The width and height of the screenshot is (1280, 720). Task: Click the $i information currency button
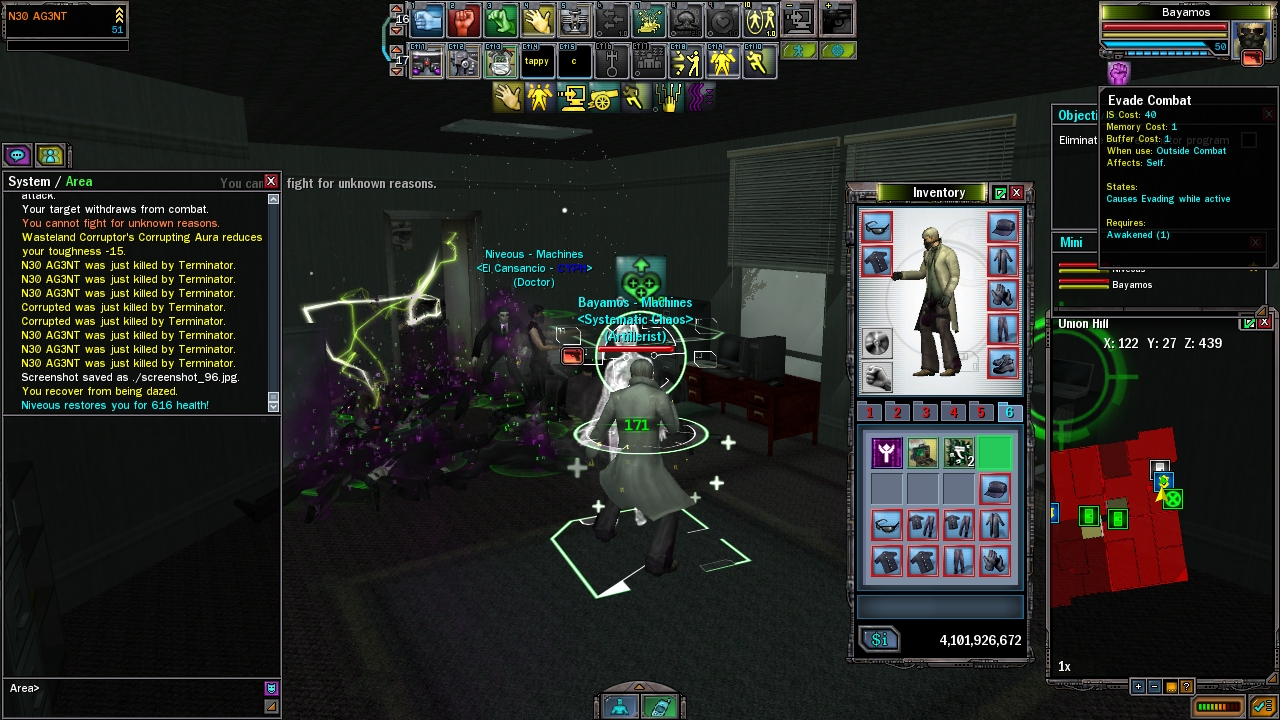click(x=880, y=640)
